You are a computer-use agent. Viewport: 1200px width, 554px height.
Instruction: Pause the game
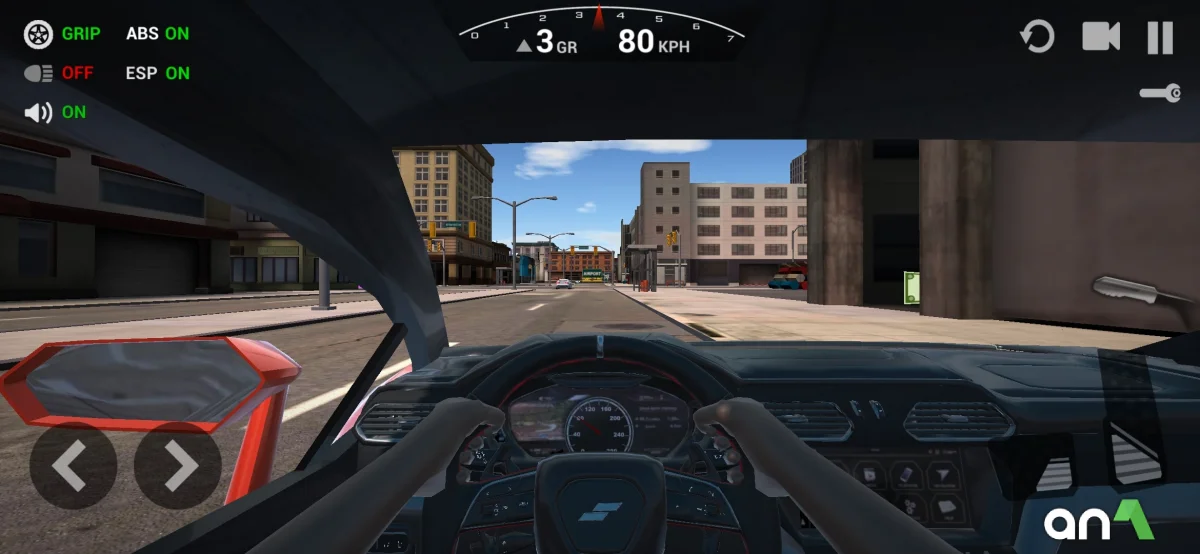(x=1160, y=38)
